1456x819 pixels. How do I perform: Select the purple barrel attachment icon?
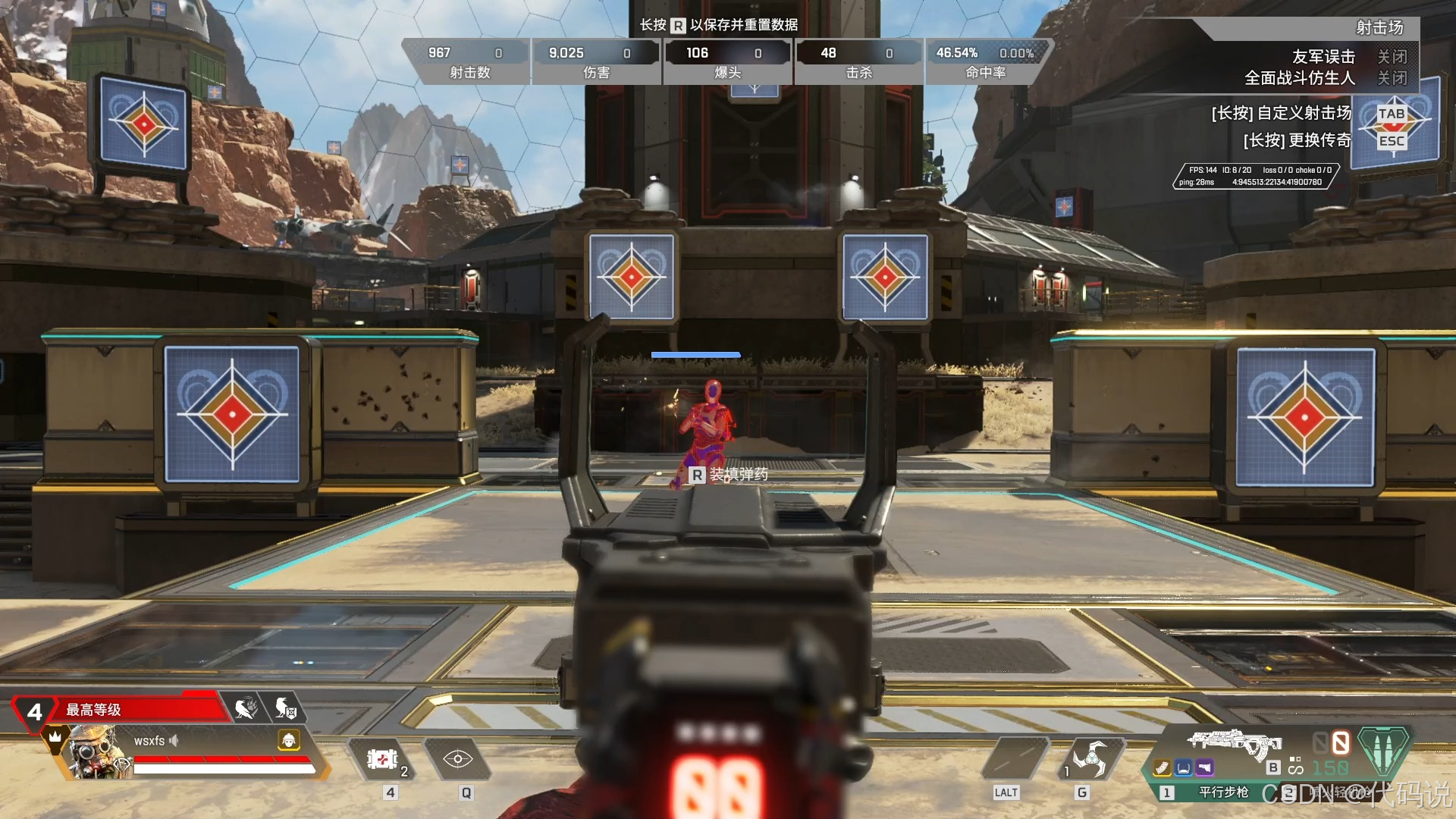coord(1204,768)
